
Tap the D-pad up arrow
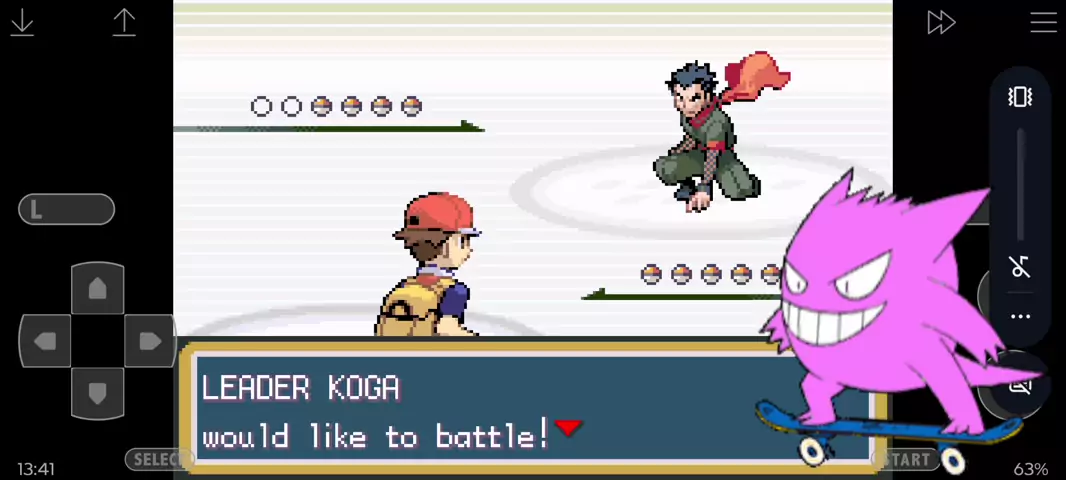pos(97,289)
